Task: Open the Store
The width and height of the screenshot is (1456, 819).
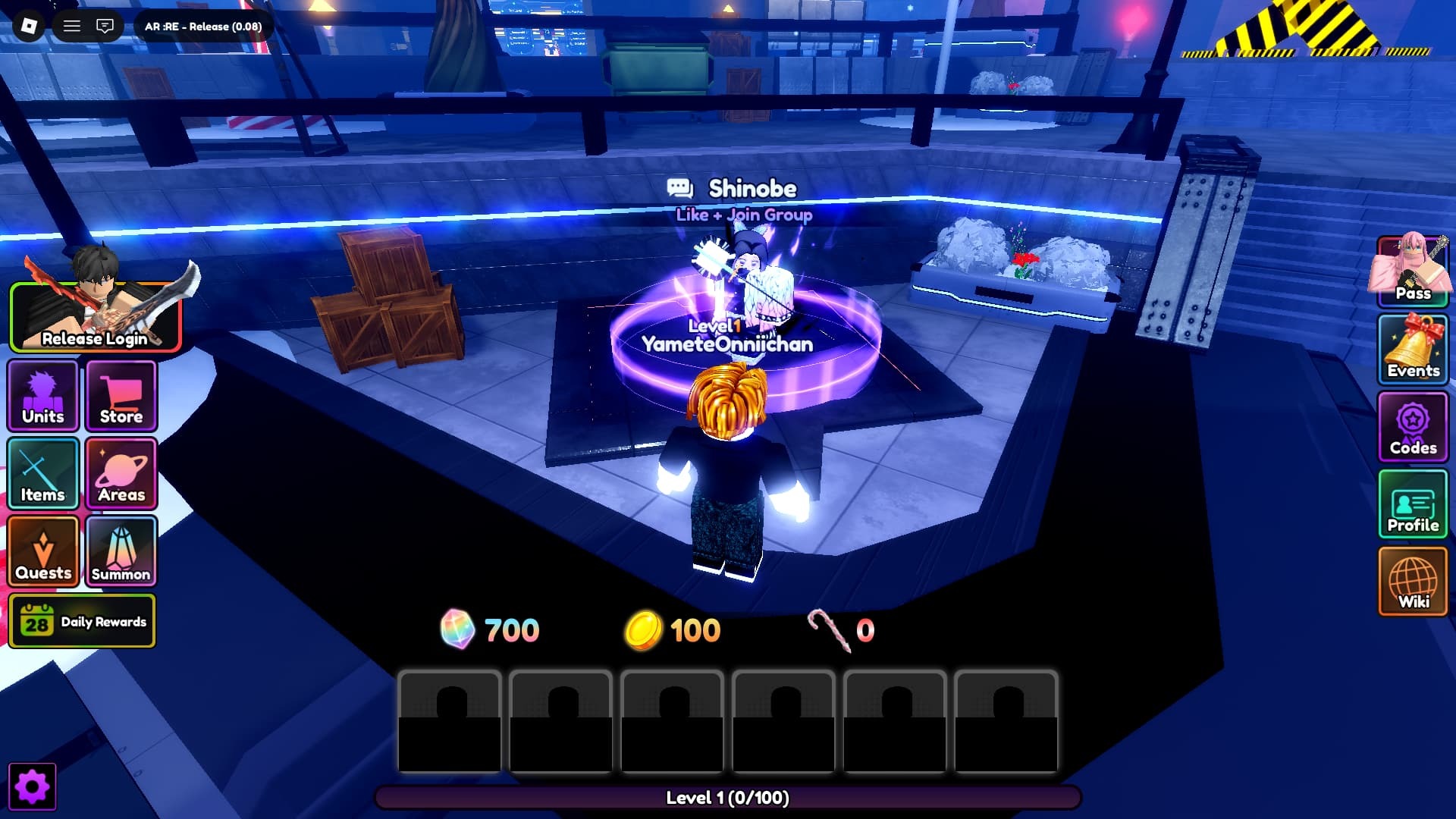Action: (121, 395)
